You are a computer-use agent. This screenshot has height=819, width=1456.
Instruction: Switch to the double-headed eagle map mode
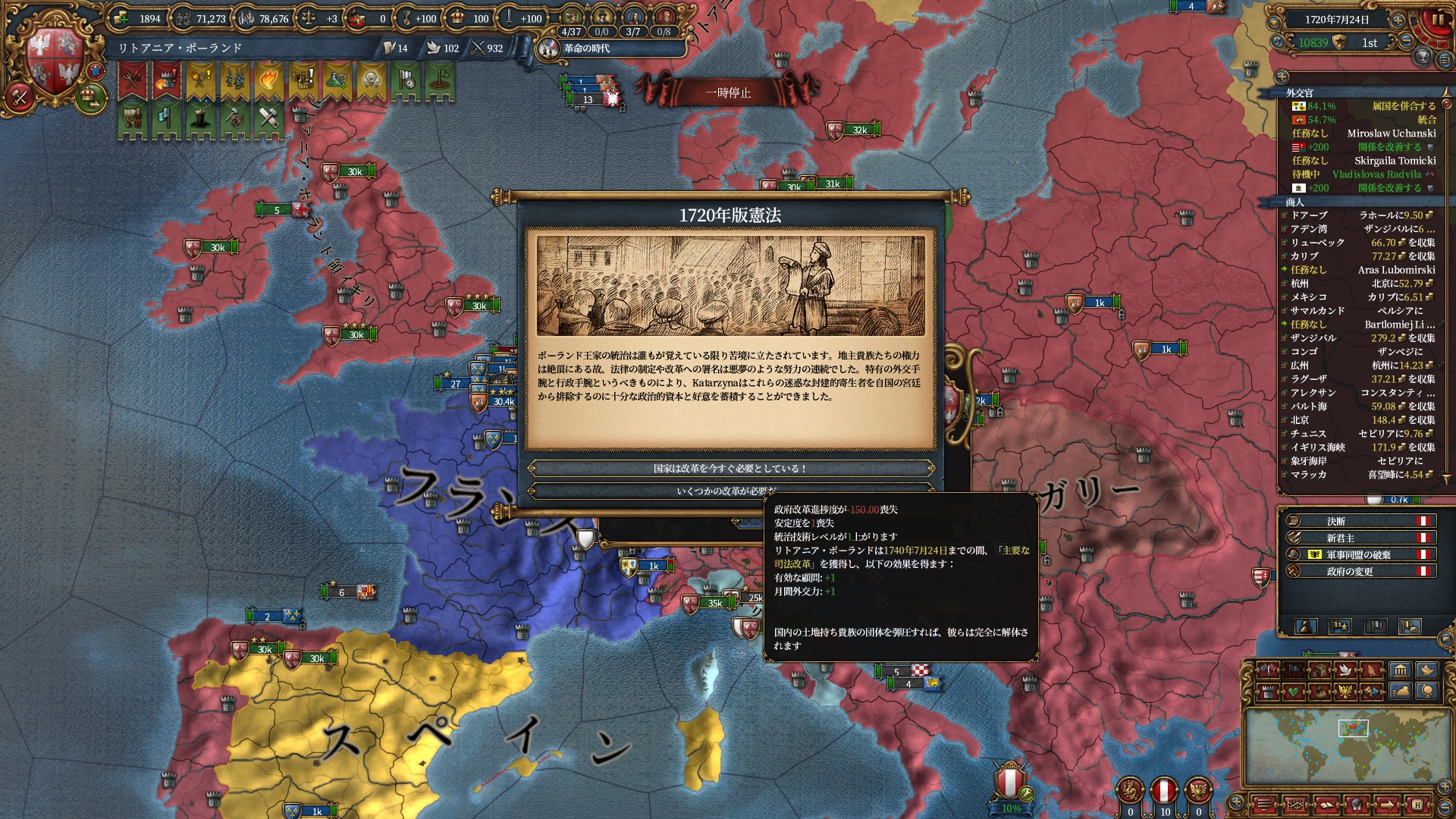pos(1345,692)
